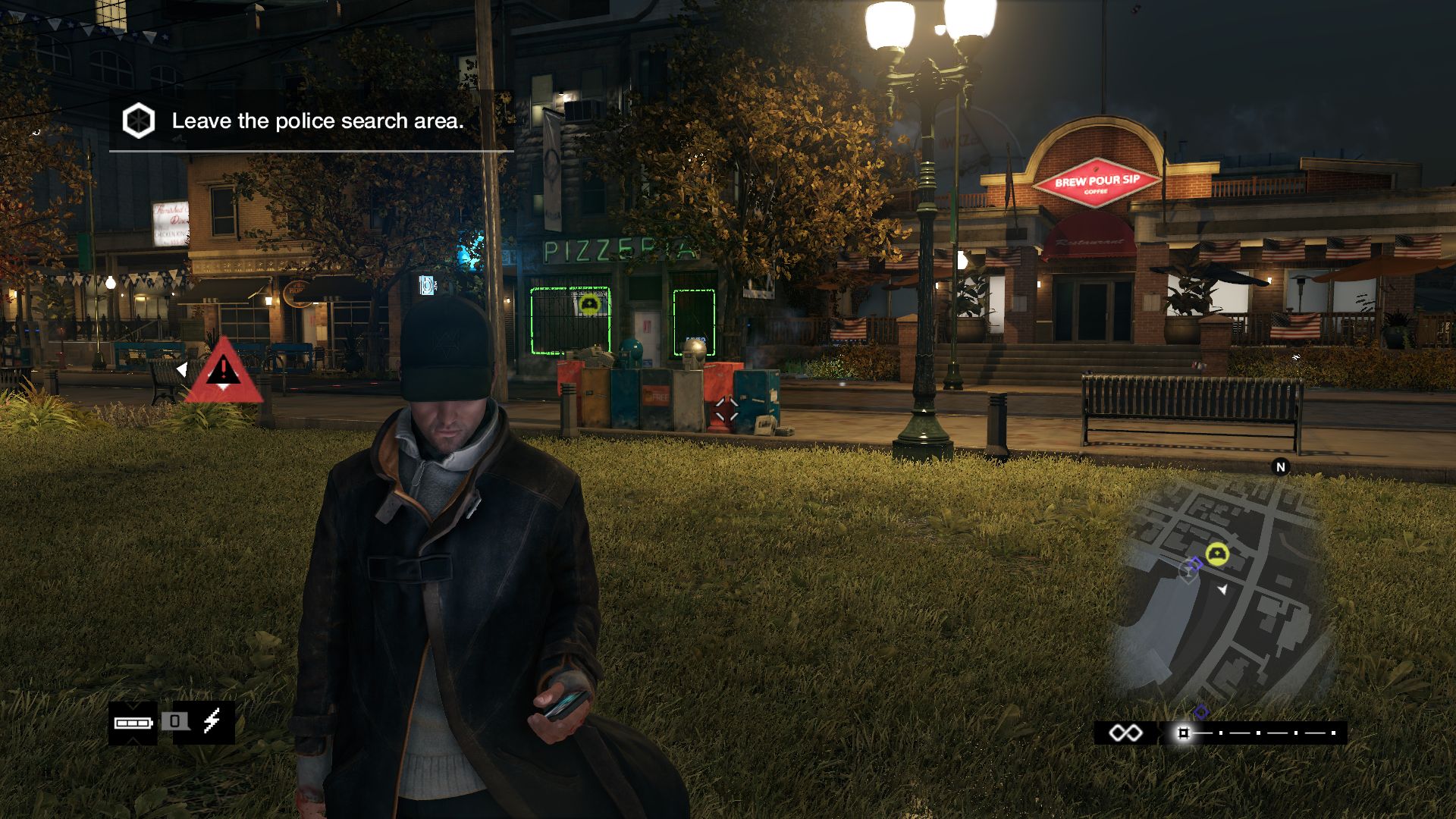
Task: Select the infinity symbol icon
Action: click(1125, 733)
